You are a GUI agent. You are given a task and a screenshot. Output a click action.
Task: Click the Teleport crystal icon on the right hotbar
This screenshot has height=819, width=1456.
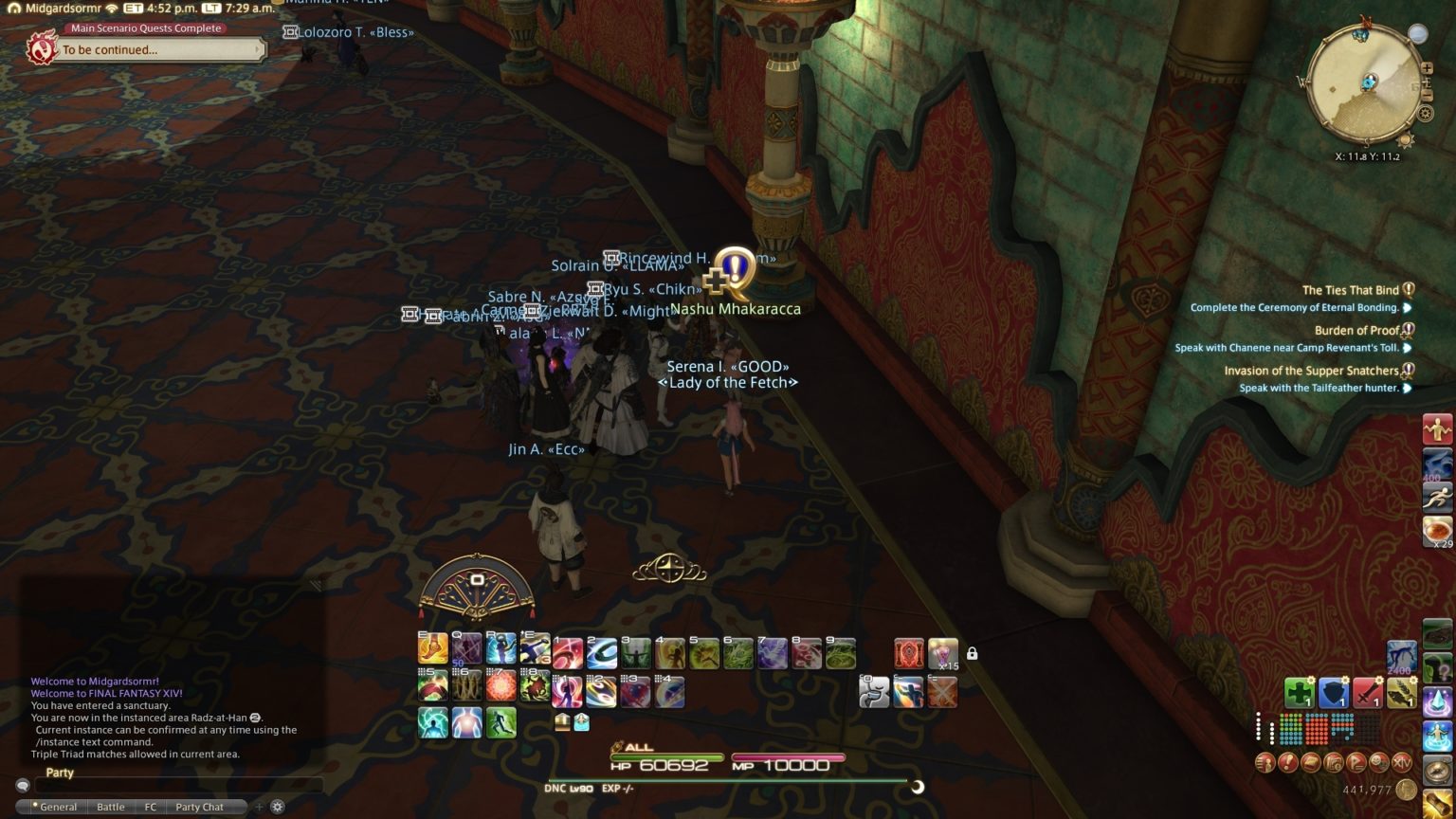(x=1436, y=701)
